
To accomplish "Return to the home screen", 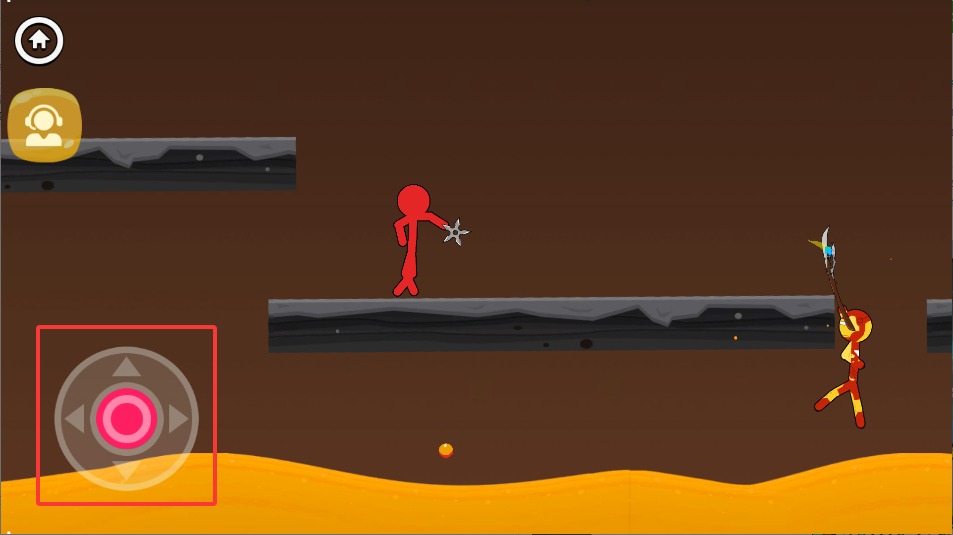I will coord(39,40).
